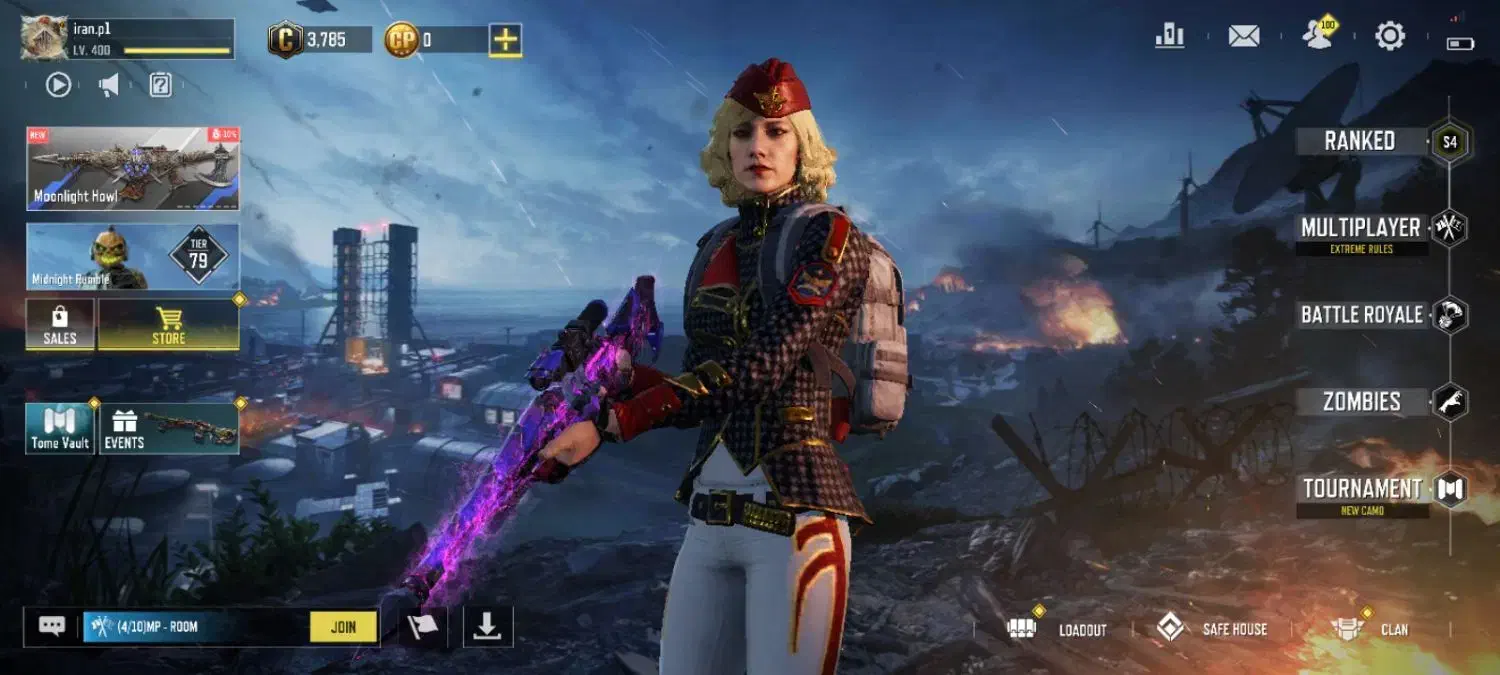Viewport: 1500px width, 675px height.
Task: Enter the Zombies mode
Action: (x=1361, y=402)
